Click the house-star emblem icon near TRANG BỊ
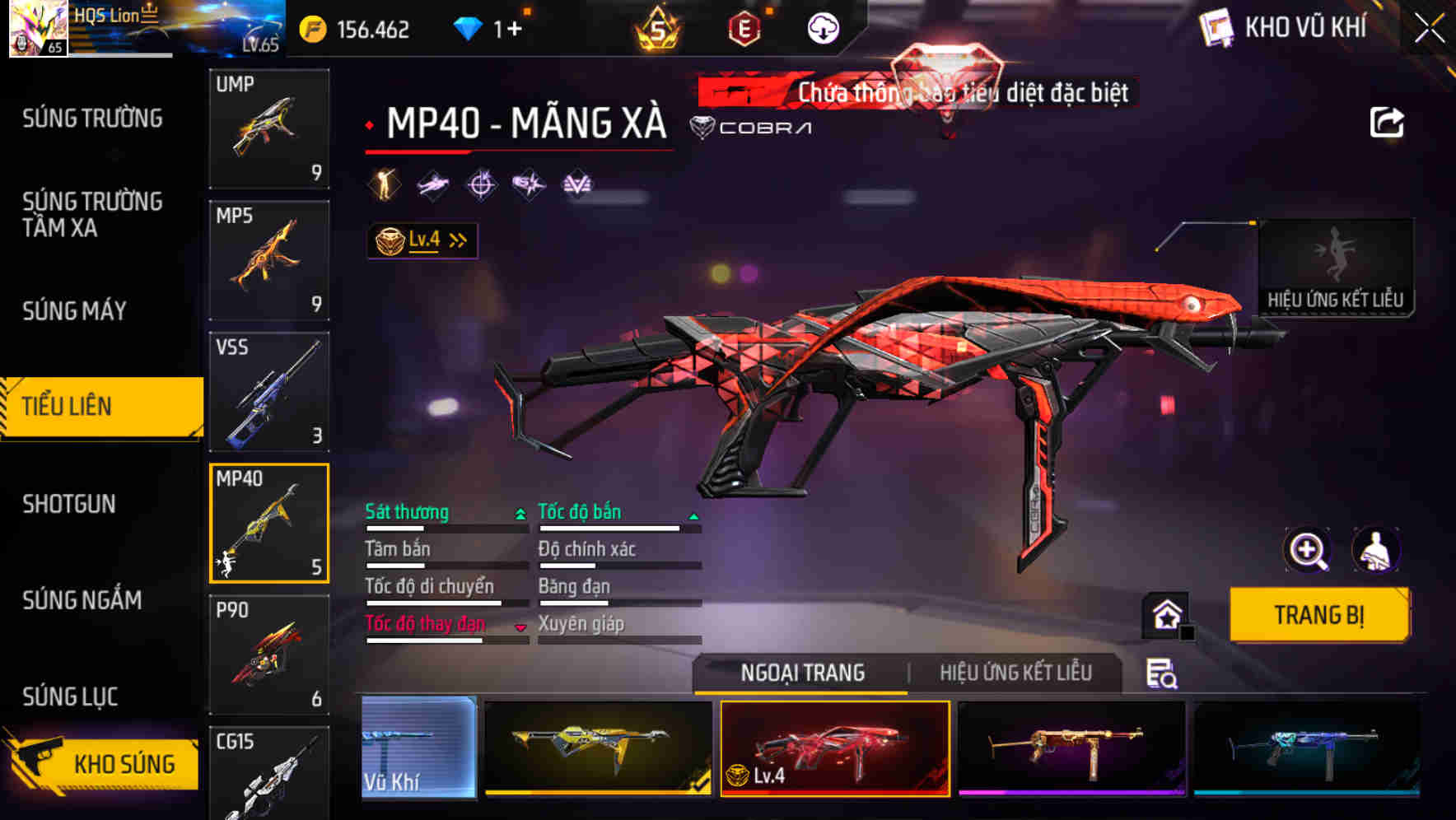 click(x=1164, y=614)
